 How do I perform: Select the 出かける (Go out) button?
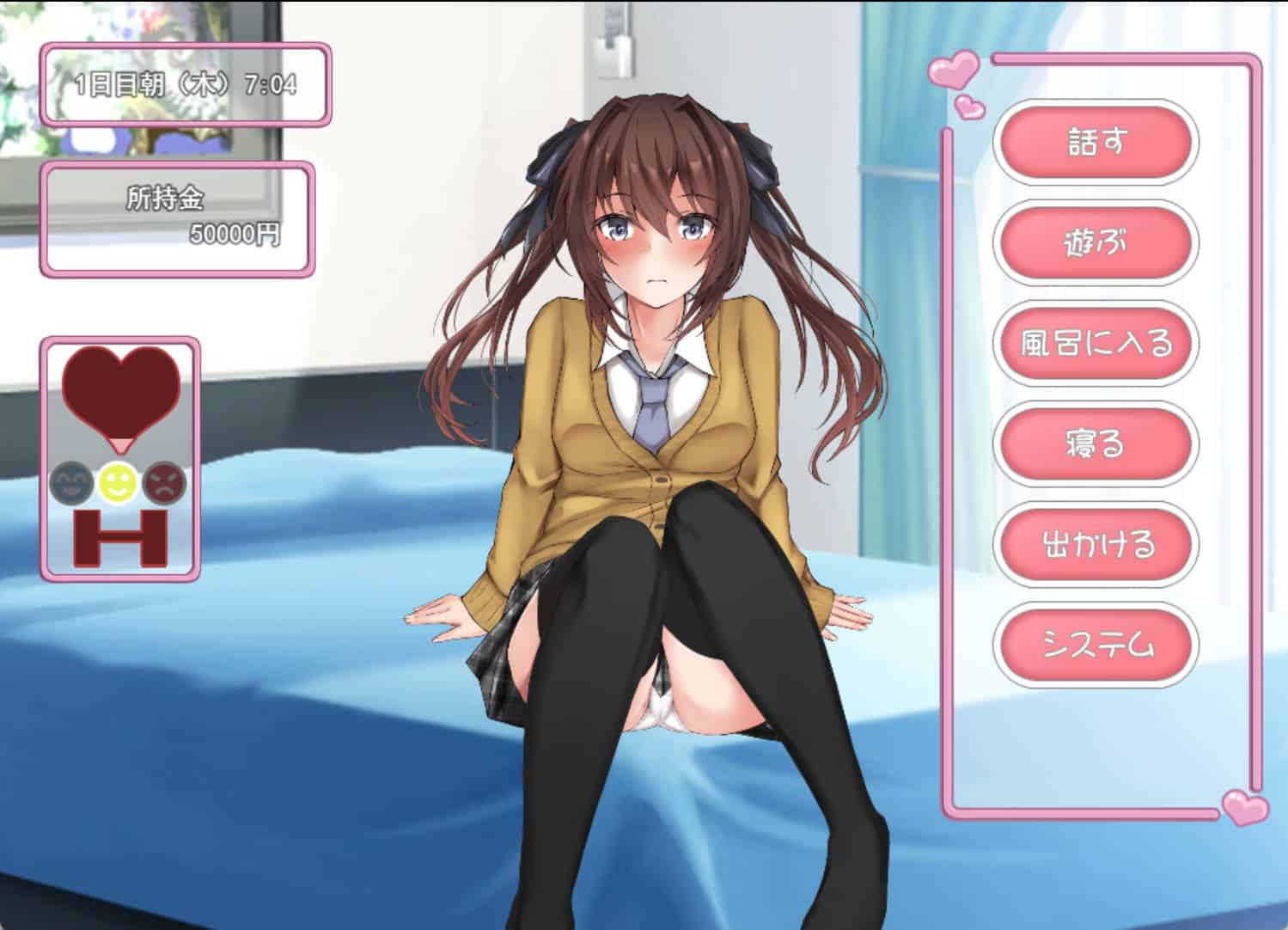tap(1096, 544)
